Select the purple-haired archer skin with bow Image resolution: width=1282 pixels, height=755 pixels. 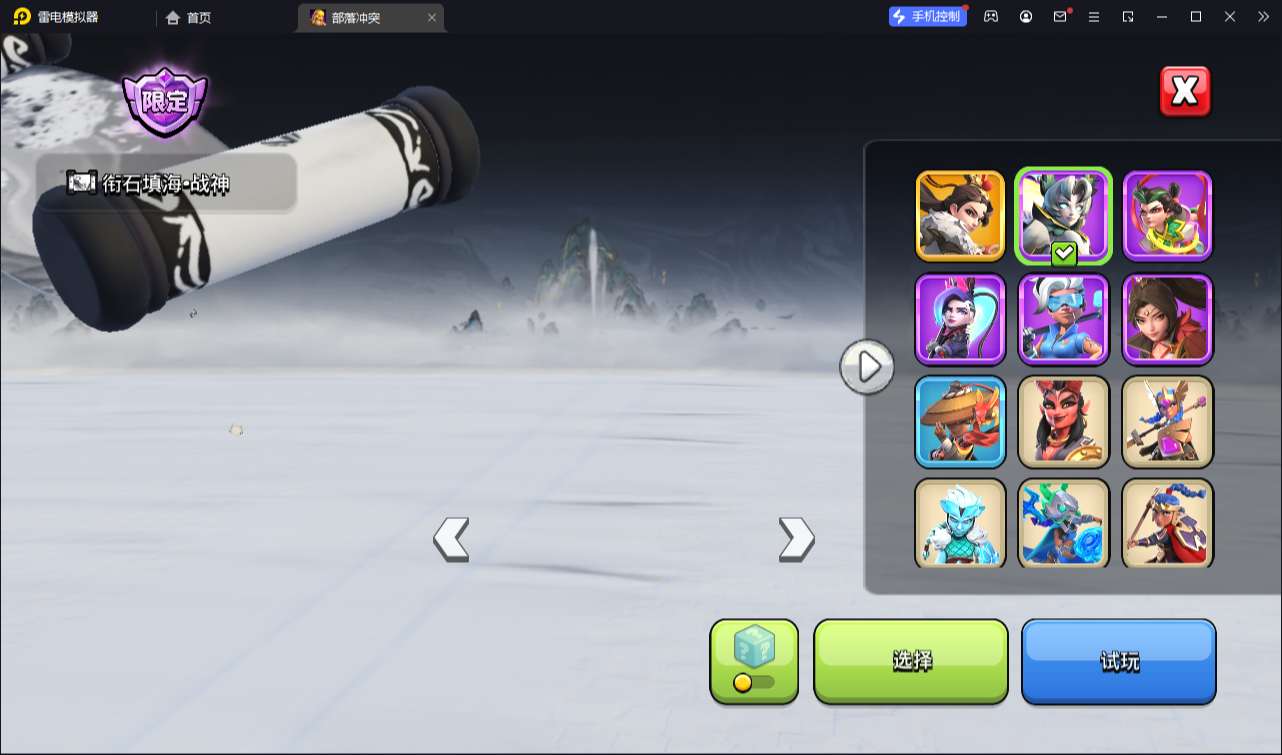click(960, 319)
